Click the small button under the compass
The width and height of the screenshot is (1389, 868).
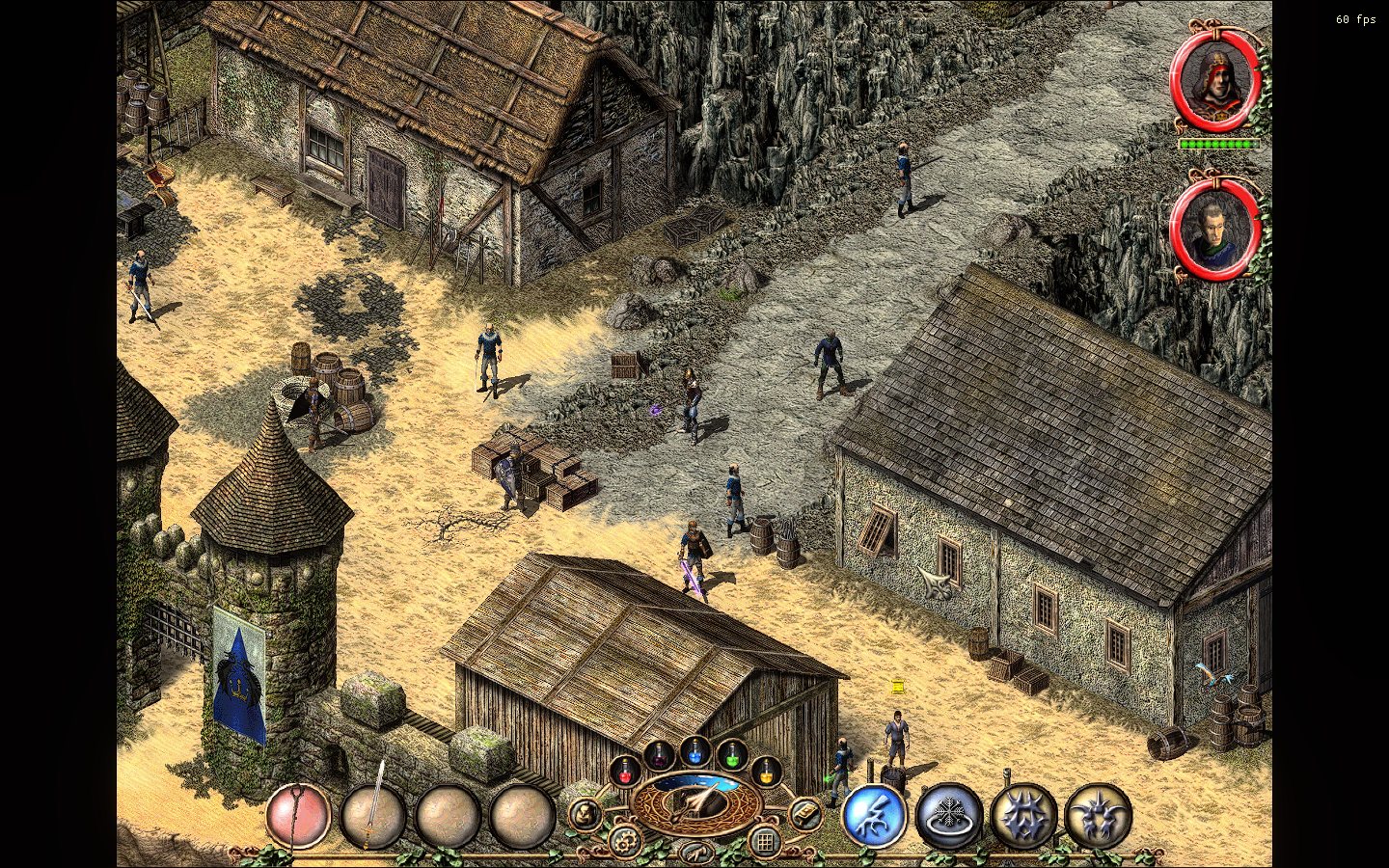coord(695,852)
